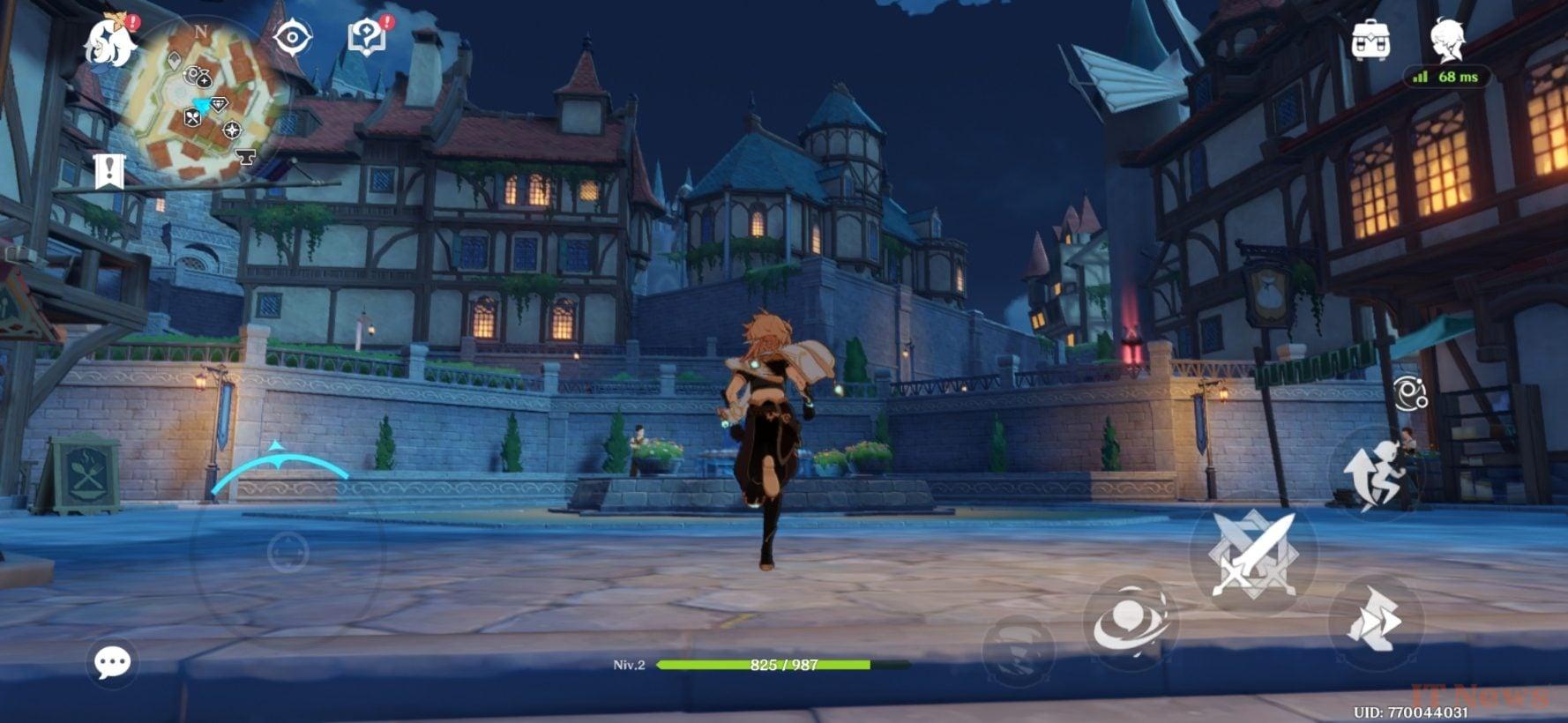1568x723 pixels.
Task: Open the backpack inventory
Action: [x=1370, y=41]
